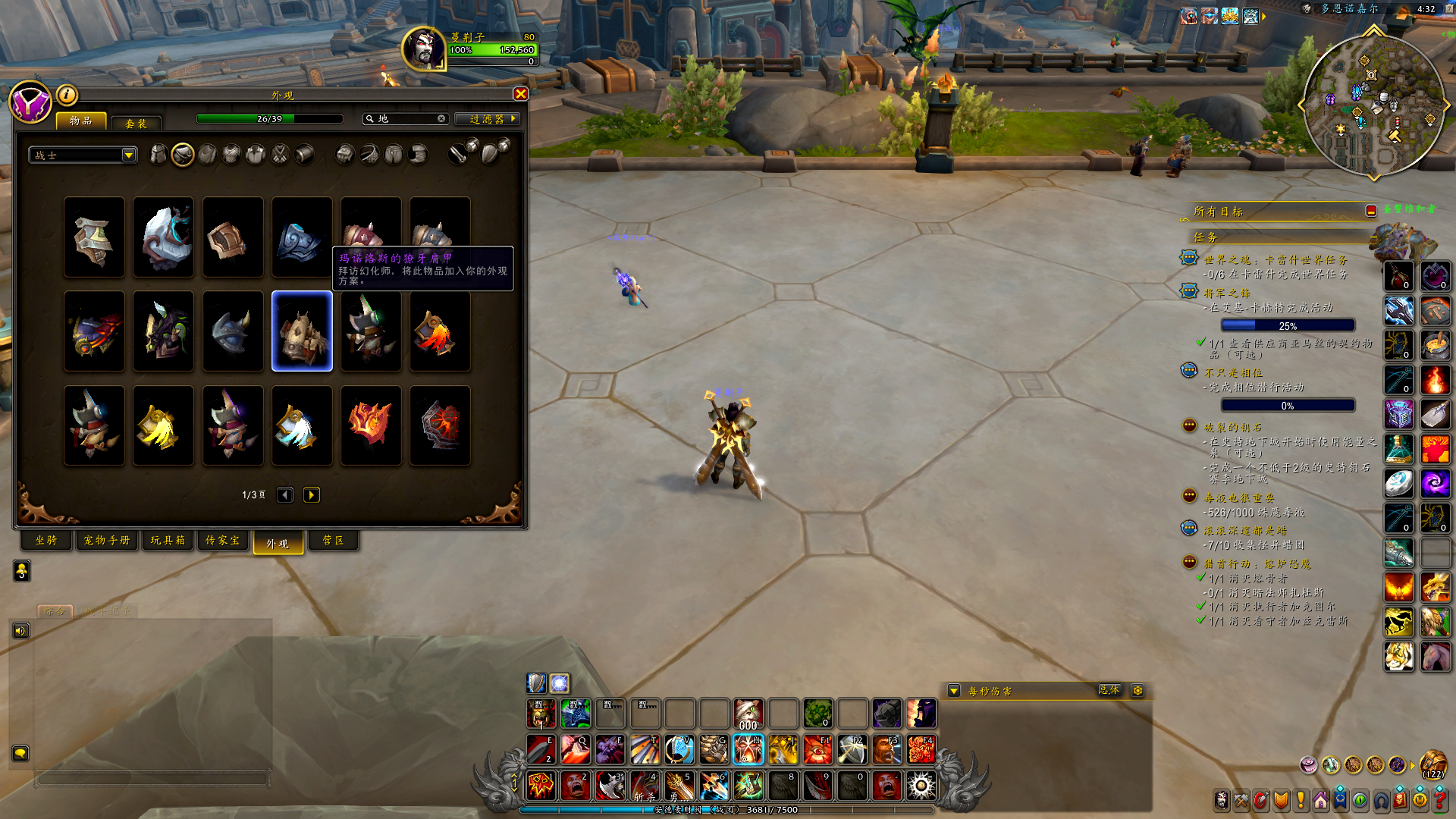Switch to the 传家宝 heirlooms tab
The width and height of the screenshot is (1456, 819).
223,541
